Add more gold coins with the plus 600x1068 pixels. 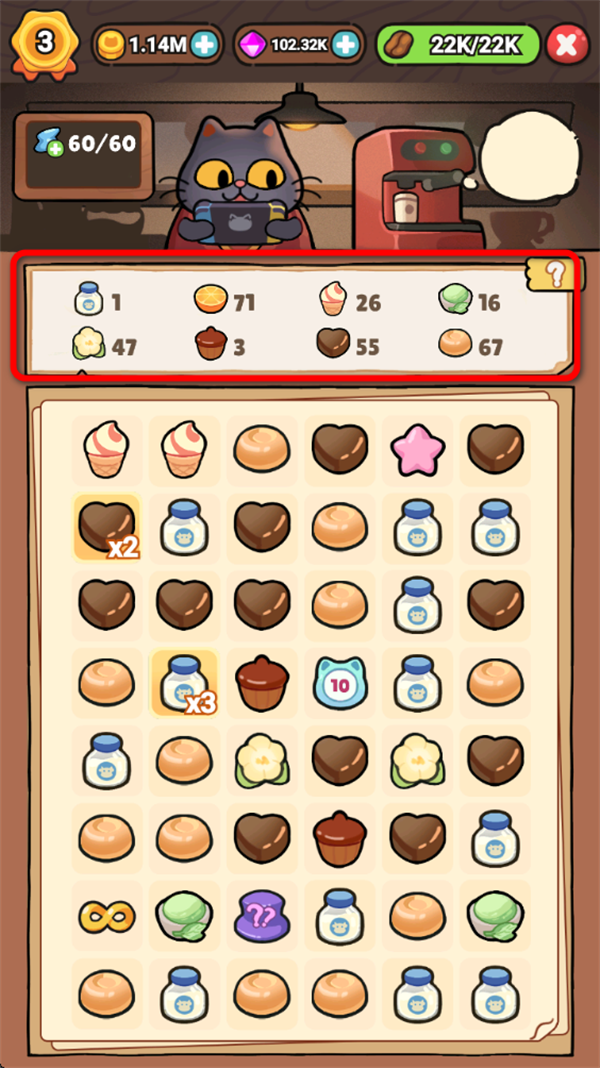[x=205, y=44]
